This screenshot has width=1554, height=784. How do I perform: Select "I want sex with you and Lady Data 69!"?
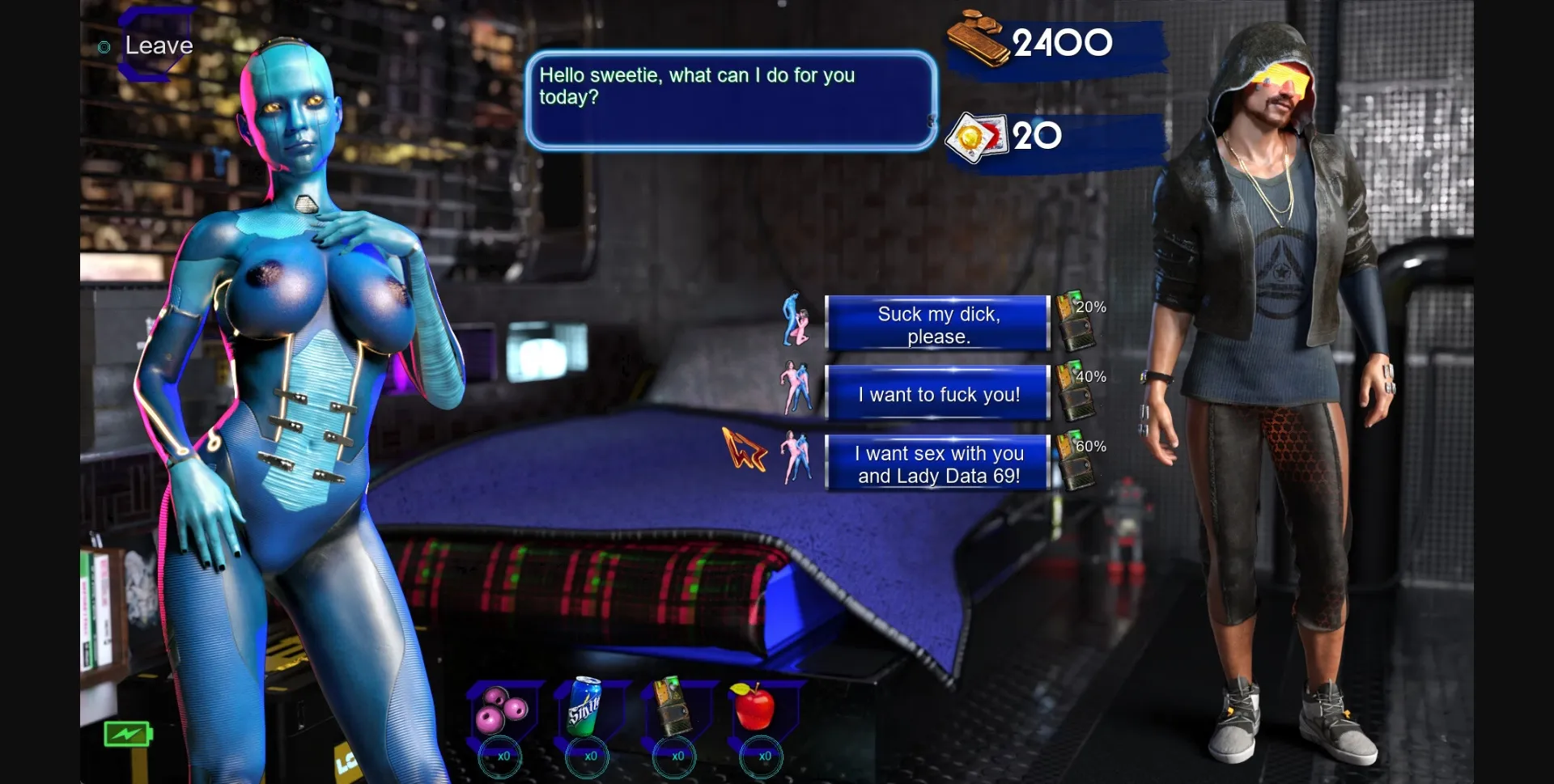[x=938, y=464]
